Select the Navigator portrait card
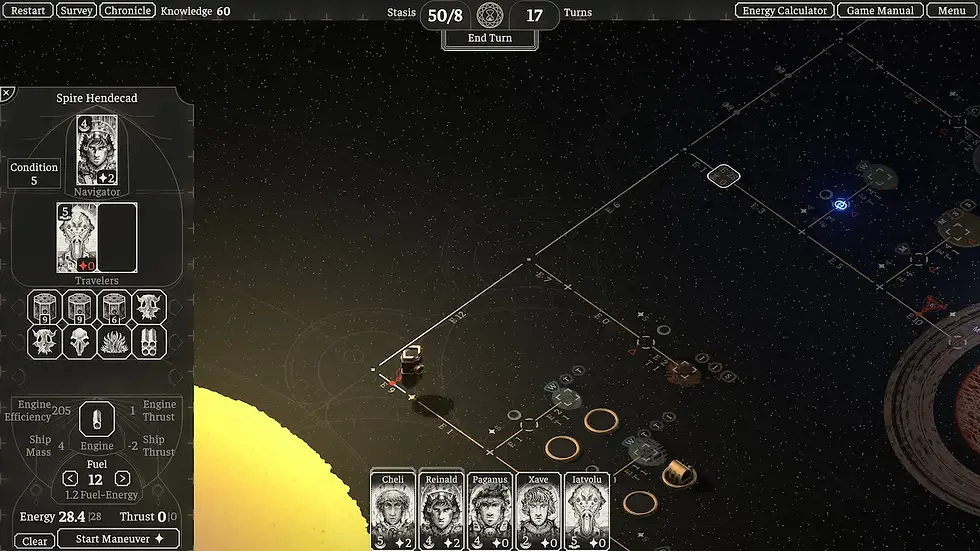The width and height of the screenshot is (980, 551). [97, 150]
